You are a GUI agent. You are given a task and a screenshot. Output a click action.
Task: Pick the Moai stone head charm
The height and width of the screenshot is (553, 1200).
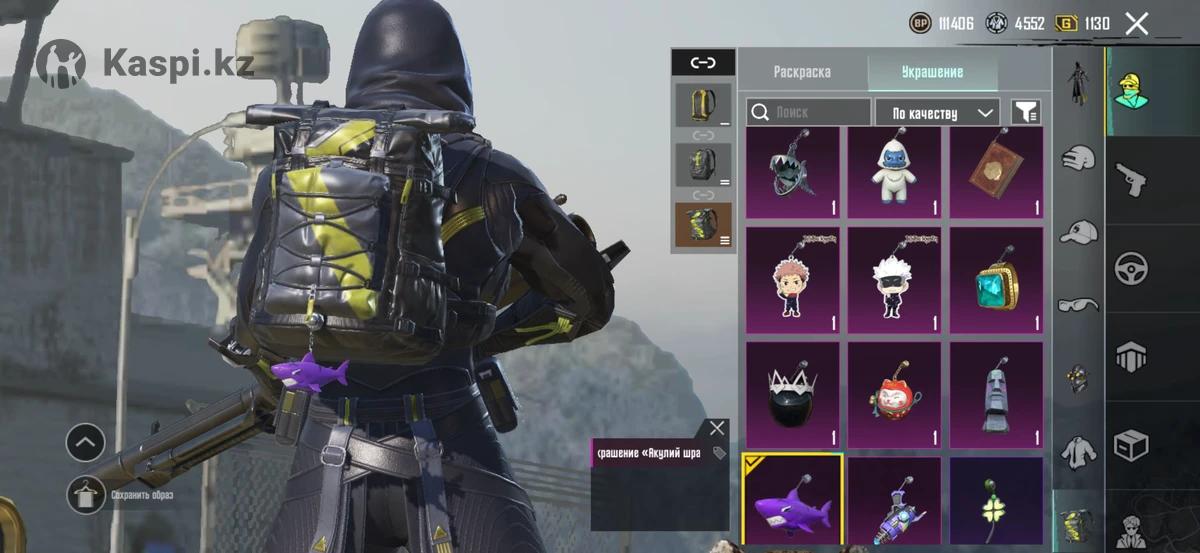(996, 395)
